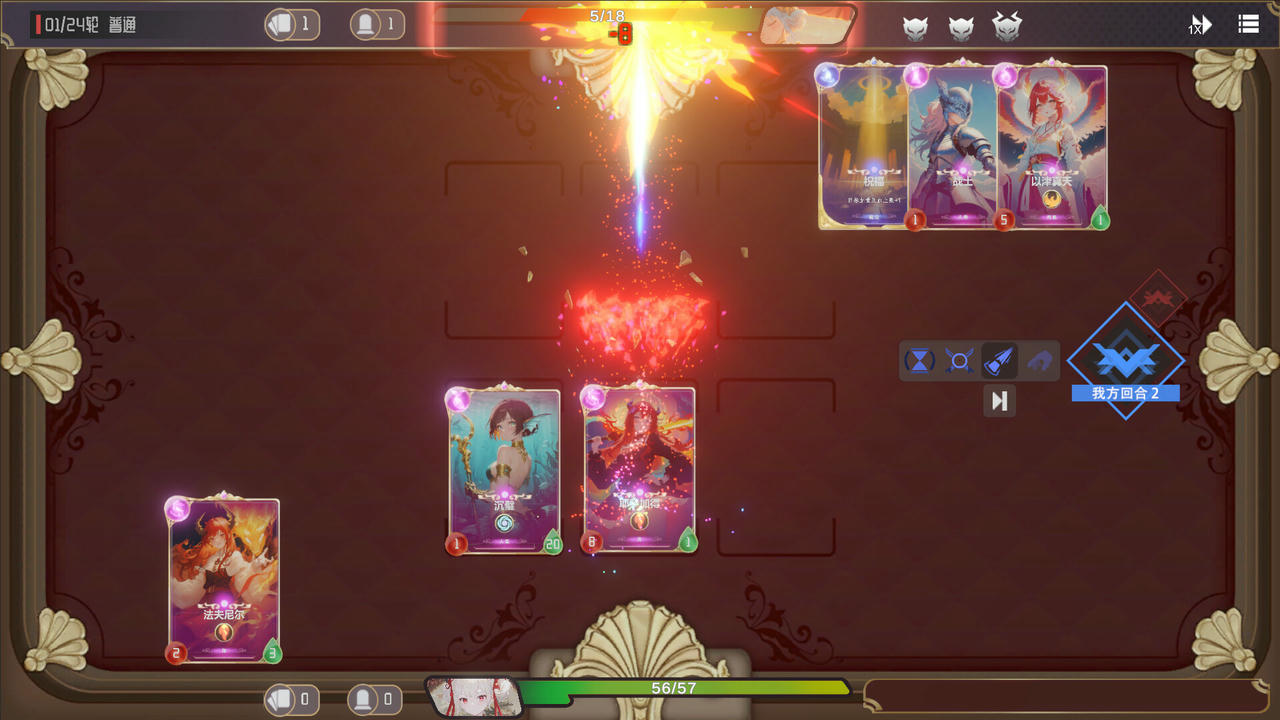This screenshot has width=1280, height=720.
Task: Select the dimmed curved-arrow phase icon
Action: coord(1039,361)
